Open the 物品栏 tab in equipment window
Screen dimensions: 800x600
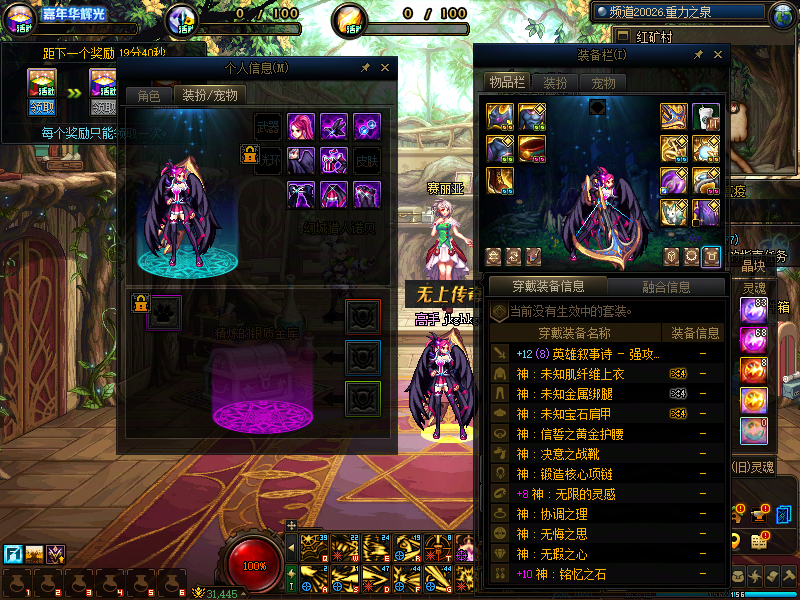pos(506,82)
